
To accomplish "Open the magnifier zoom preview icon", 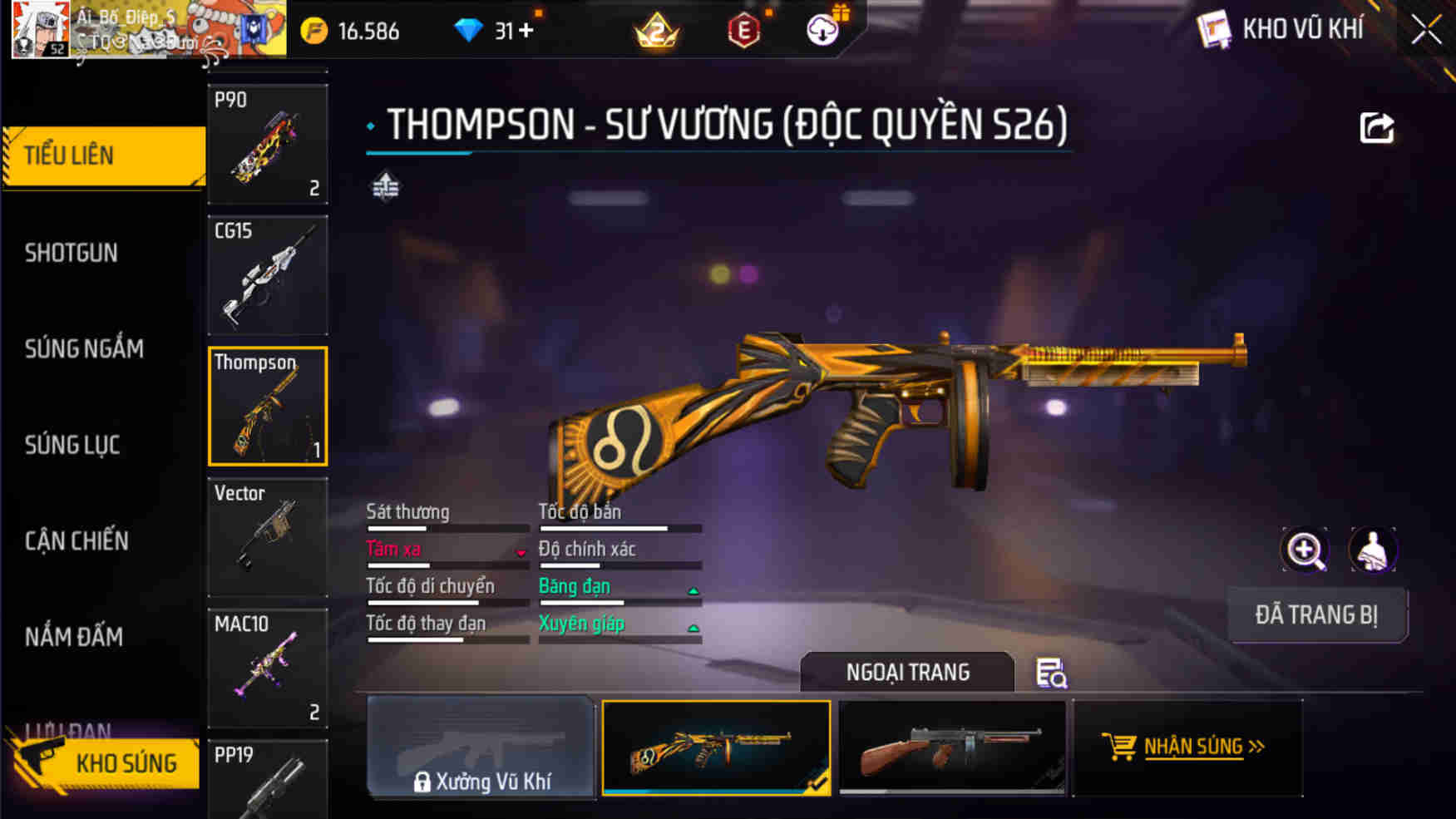I will point(1305,551).
